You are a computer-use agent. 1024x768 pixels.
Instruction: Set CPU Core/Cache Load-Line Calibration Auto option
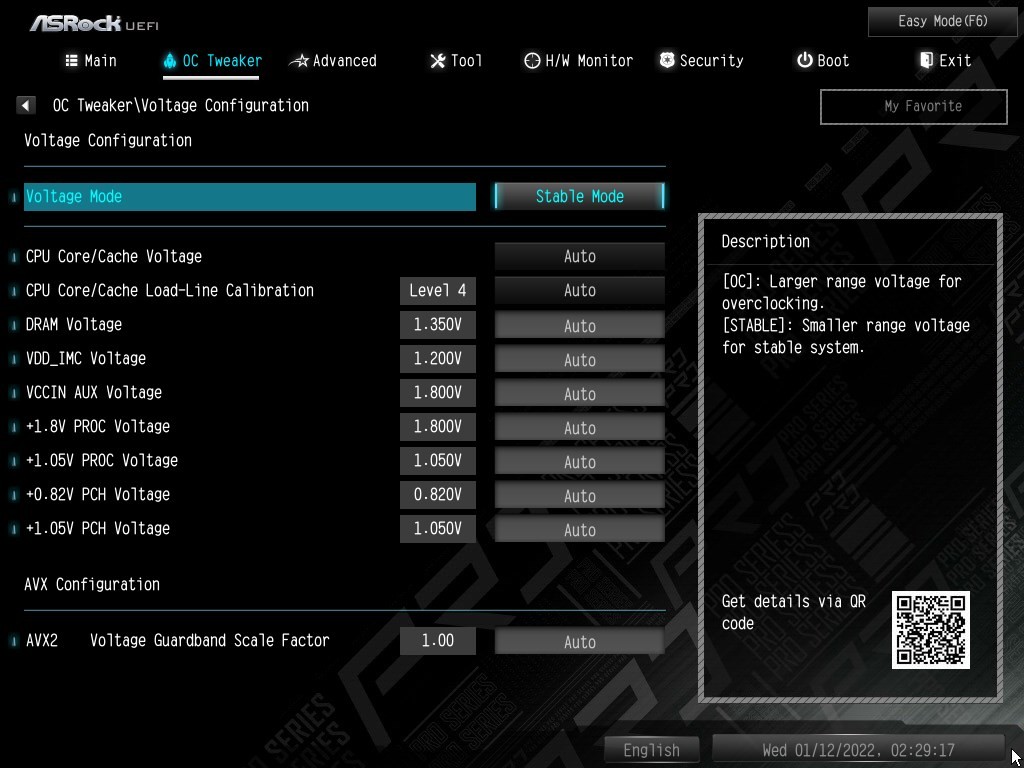tap(579, 290)
